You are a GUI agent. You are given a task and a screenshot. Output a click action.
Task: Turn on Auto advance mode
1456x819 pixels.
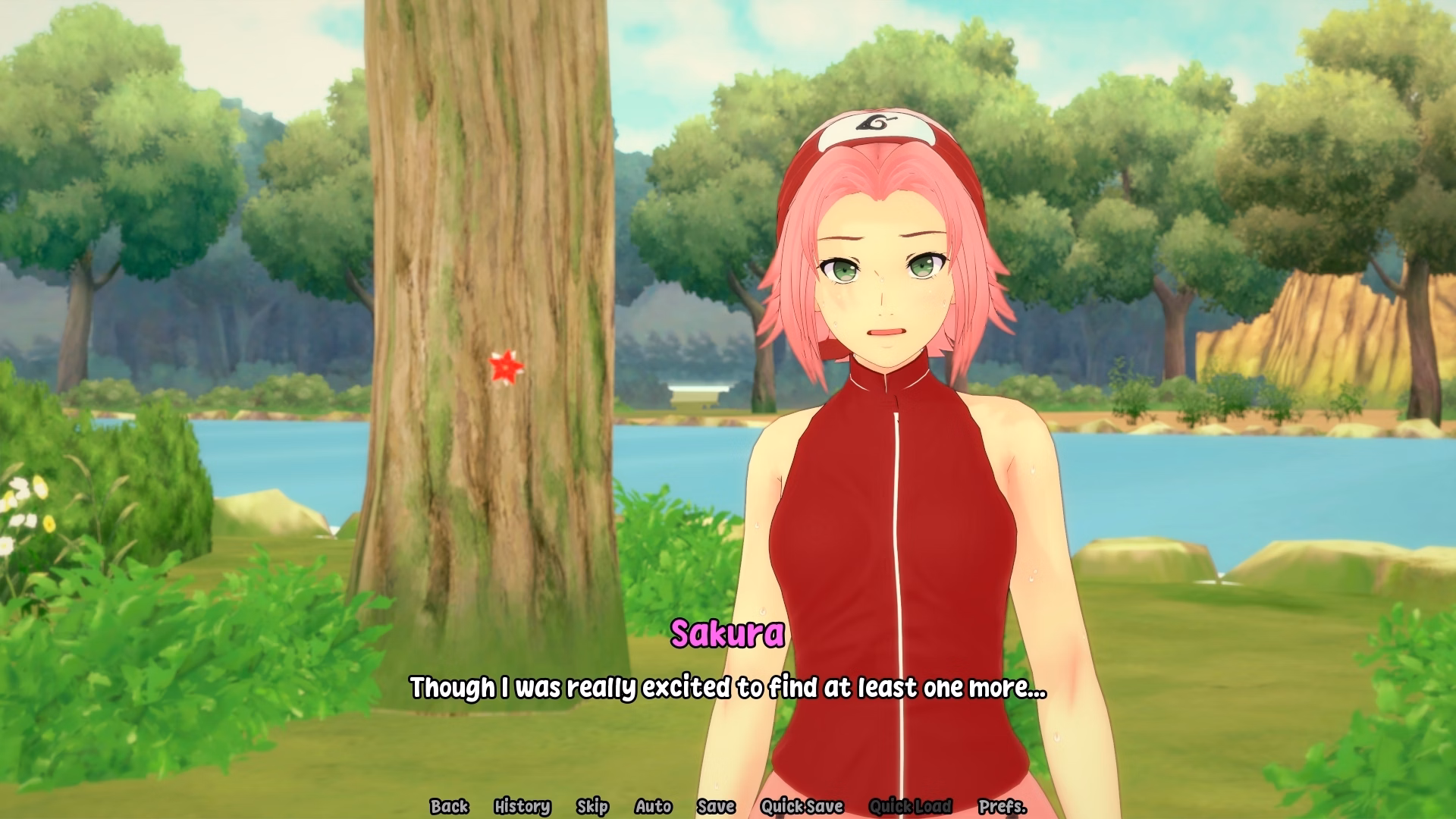[653, 806]
